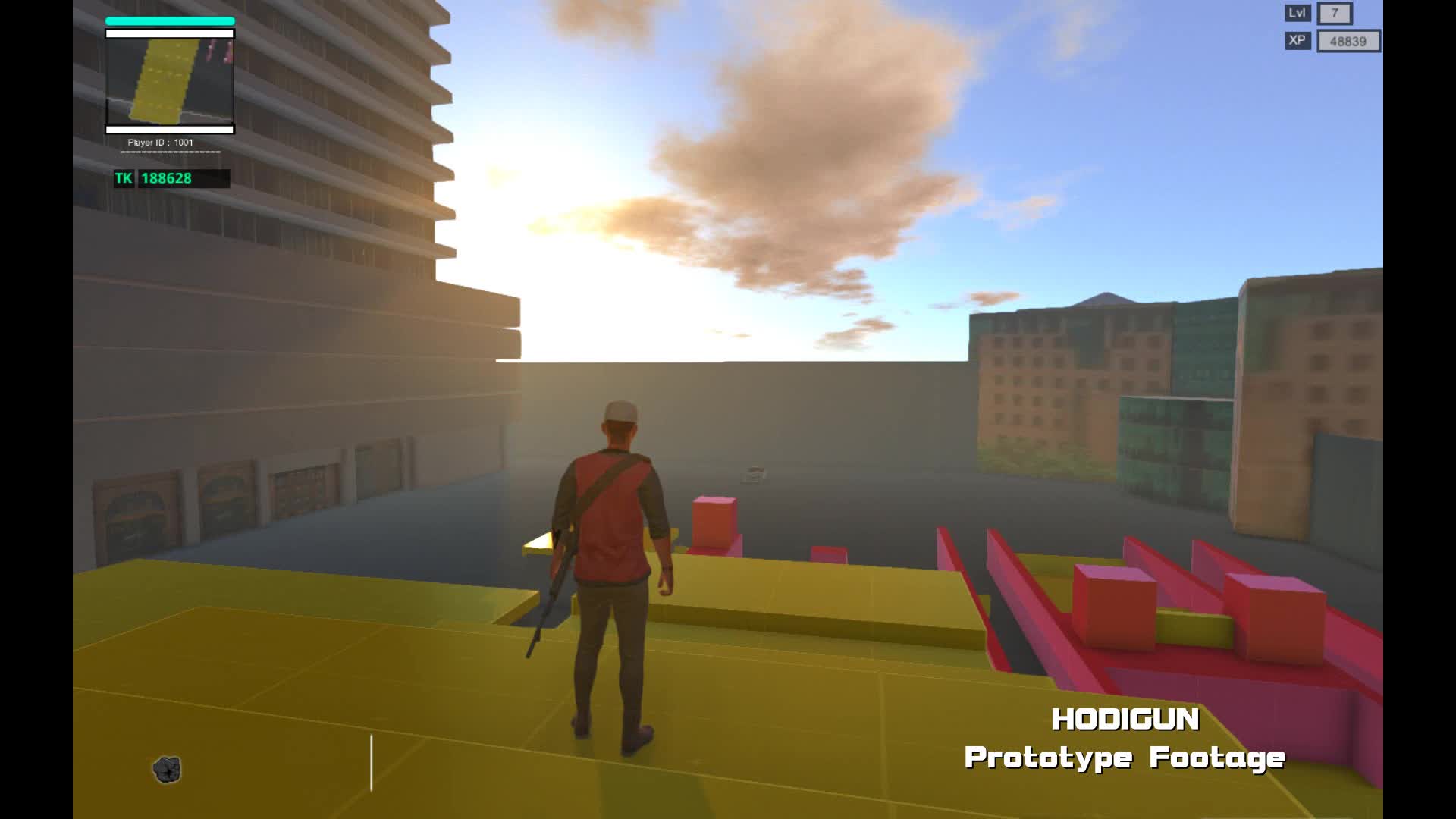Screen dimensions: 1456x819
Task: Click the white progress bar under the health bar
Action: (x=168, y=33)
